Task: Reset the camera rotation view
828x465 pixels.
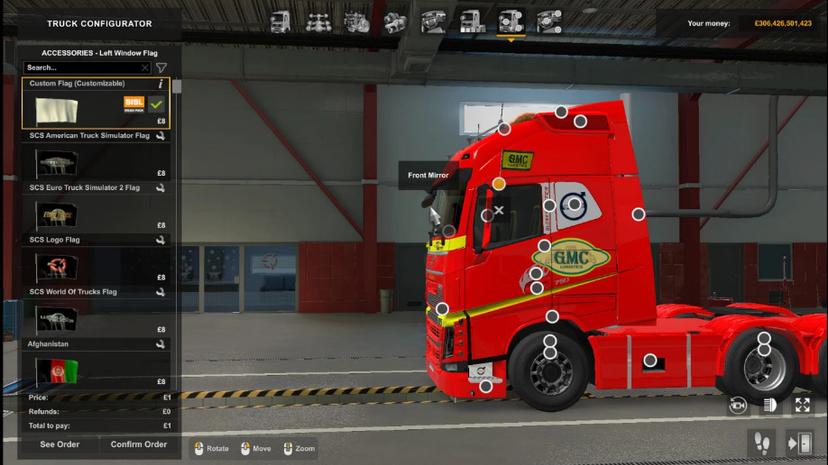Action: 738,405
